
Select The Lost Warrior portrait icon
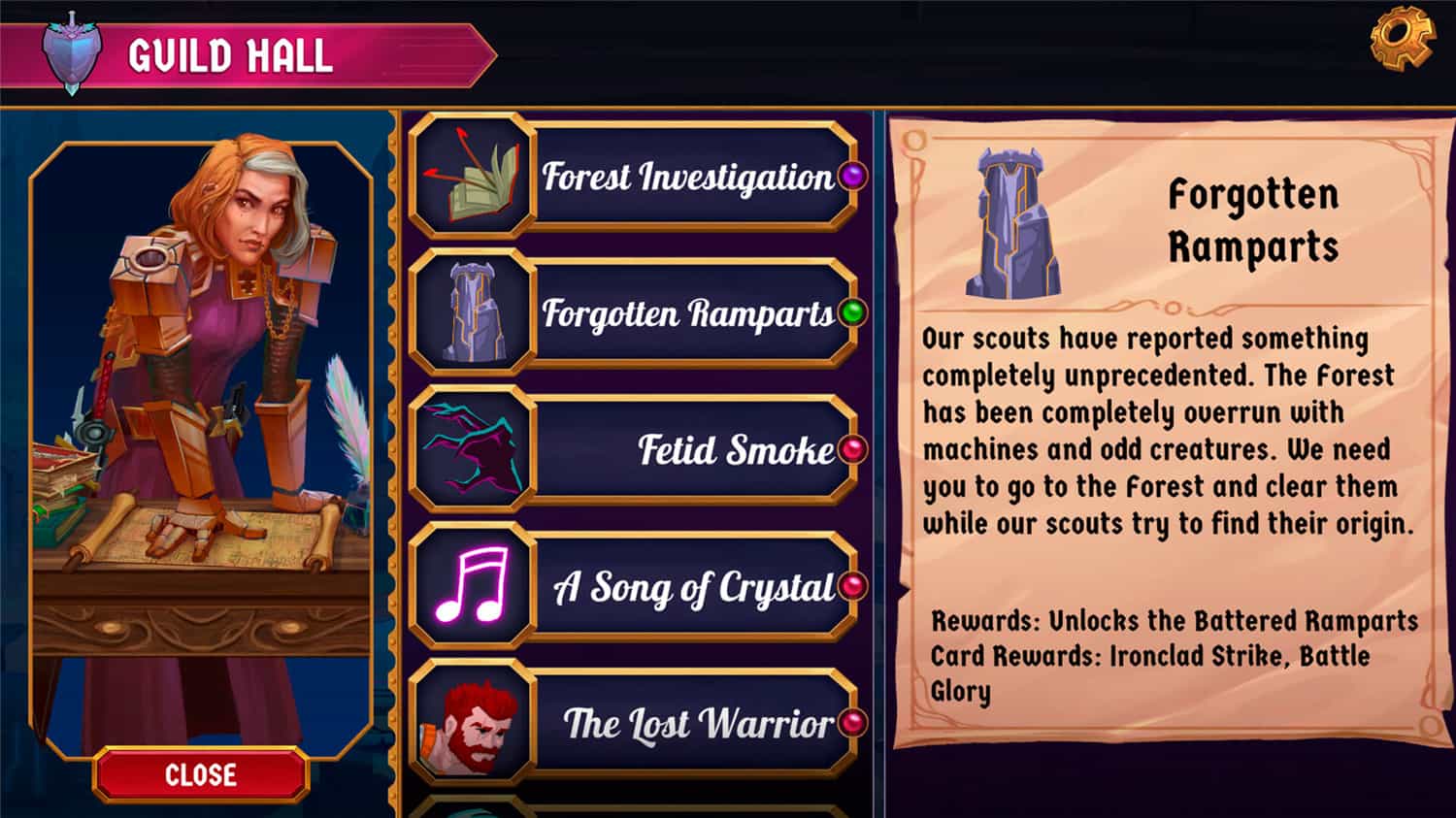coord(470,723)
